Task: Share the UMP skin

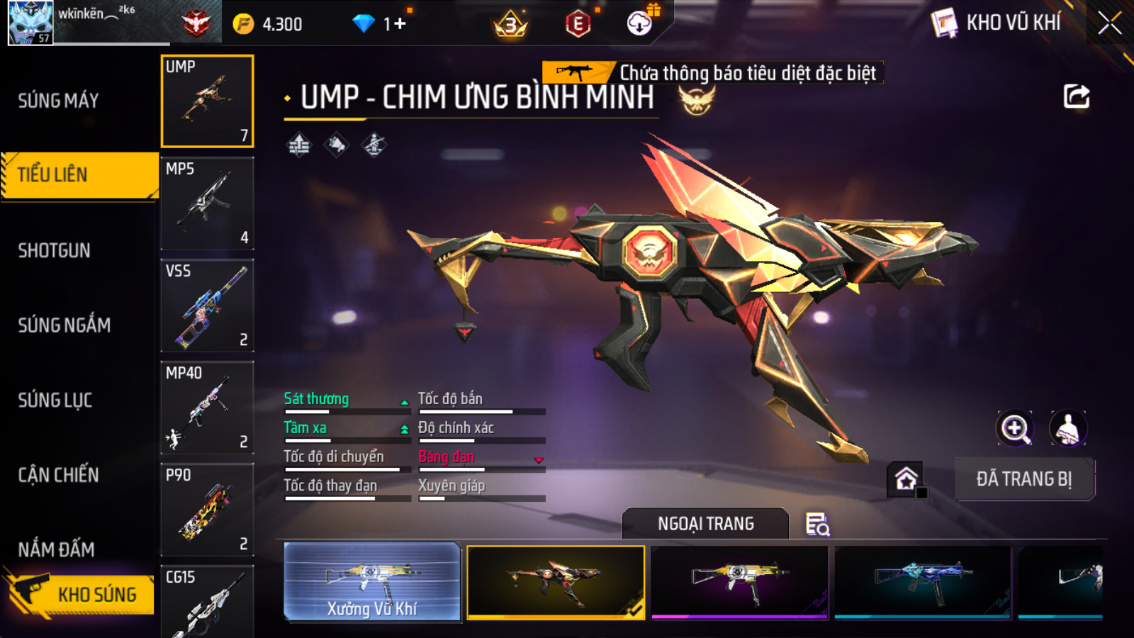Action: coord(1077,96)
